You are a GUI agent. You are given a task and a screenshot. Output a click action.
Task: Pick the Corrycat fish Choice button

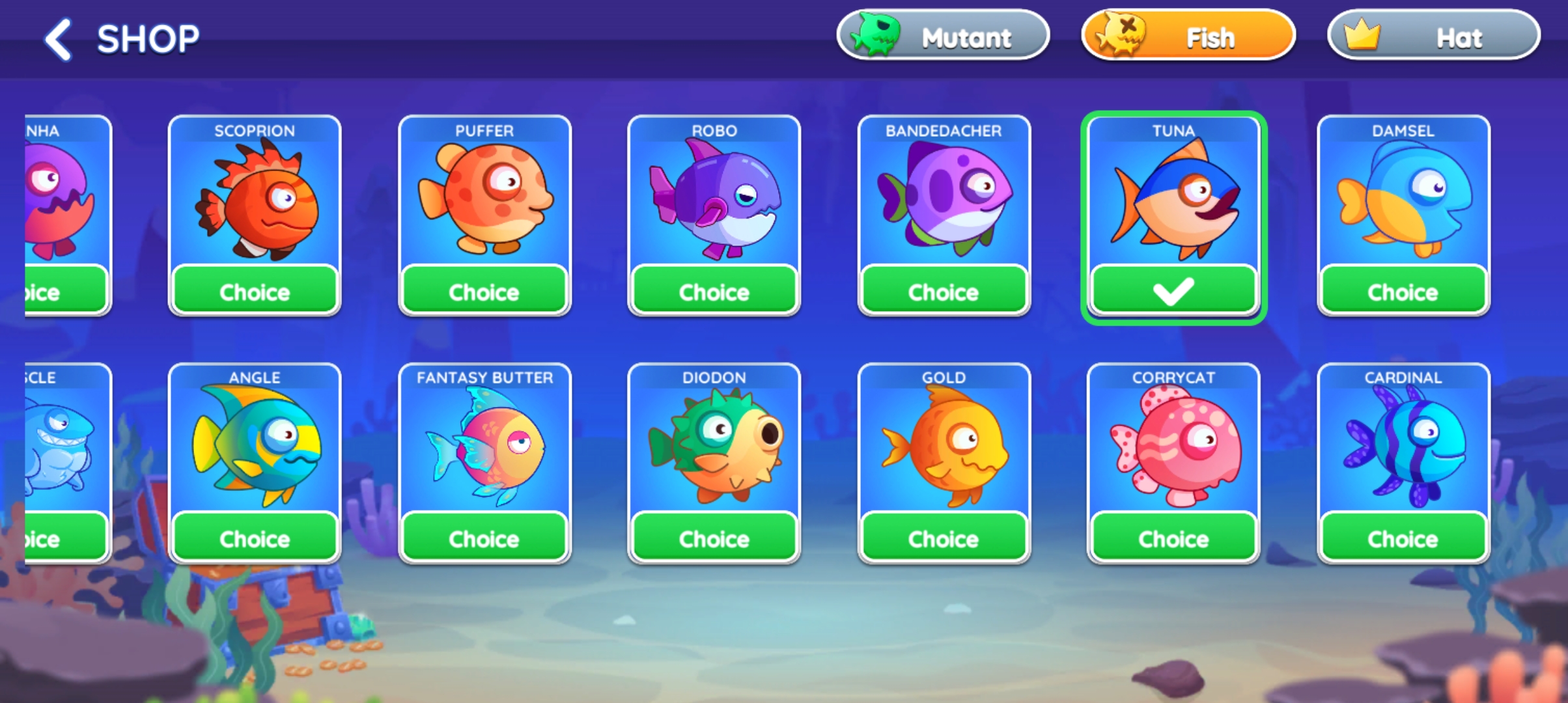click(1173, 538)
